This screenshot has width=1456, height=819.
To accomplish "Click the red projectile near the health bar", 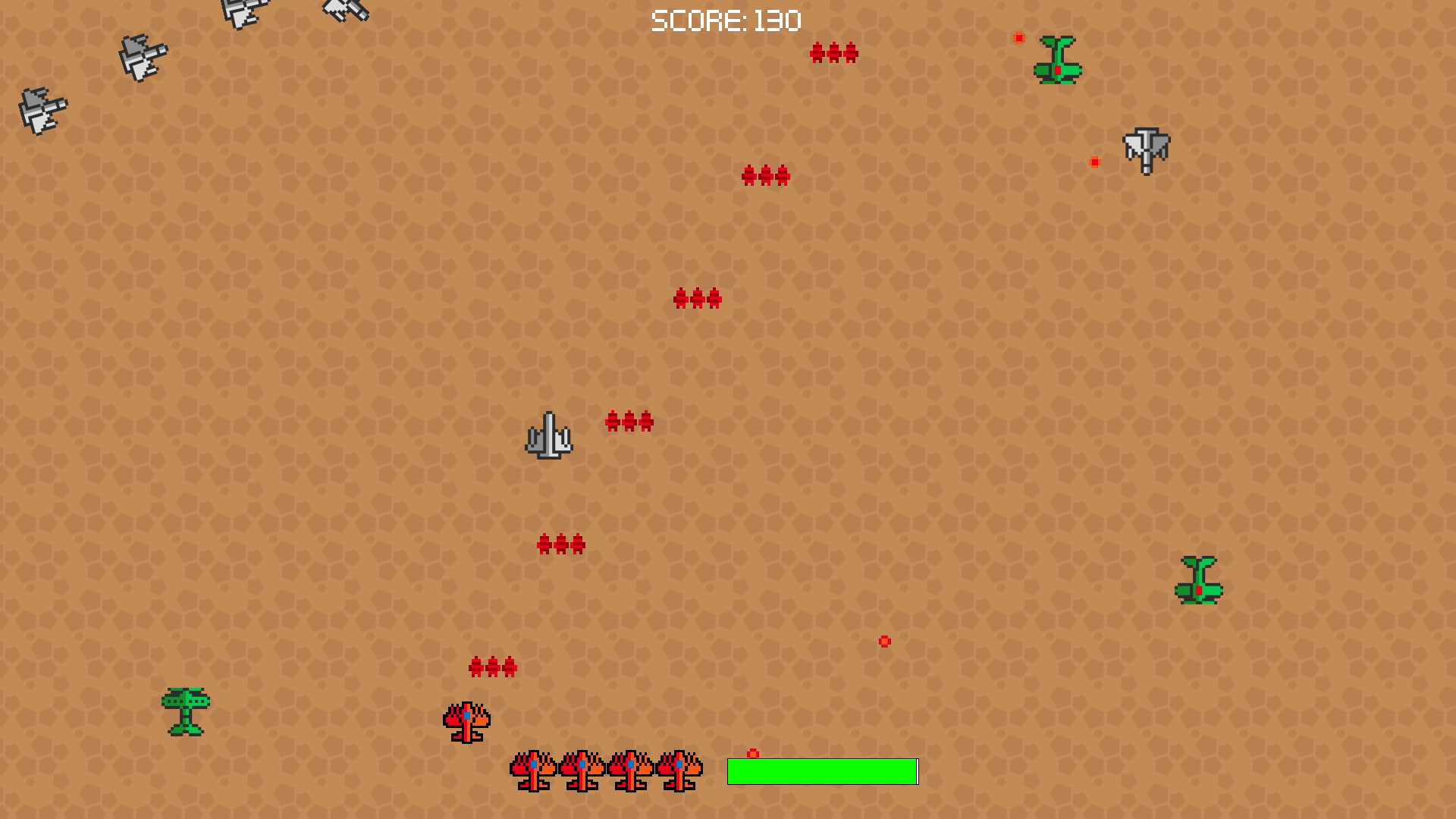I will pos(753,753).
